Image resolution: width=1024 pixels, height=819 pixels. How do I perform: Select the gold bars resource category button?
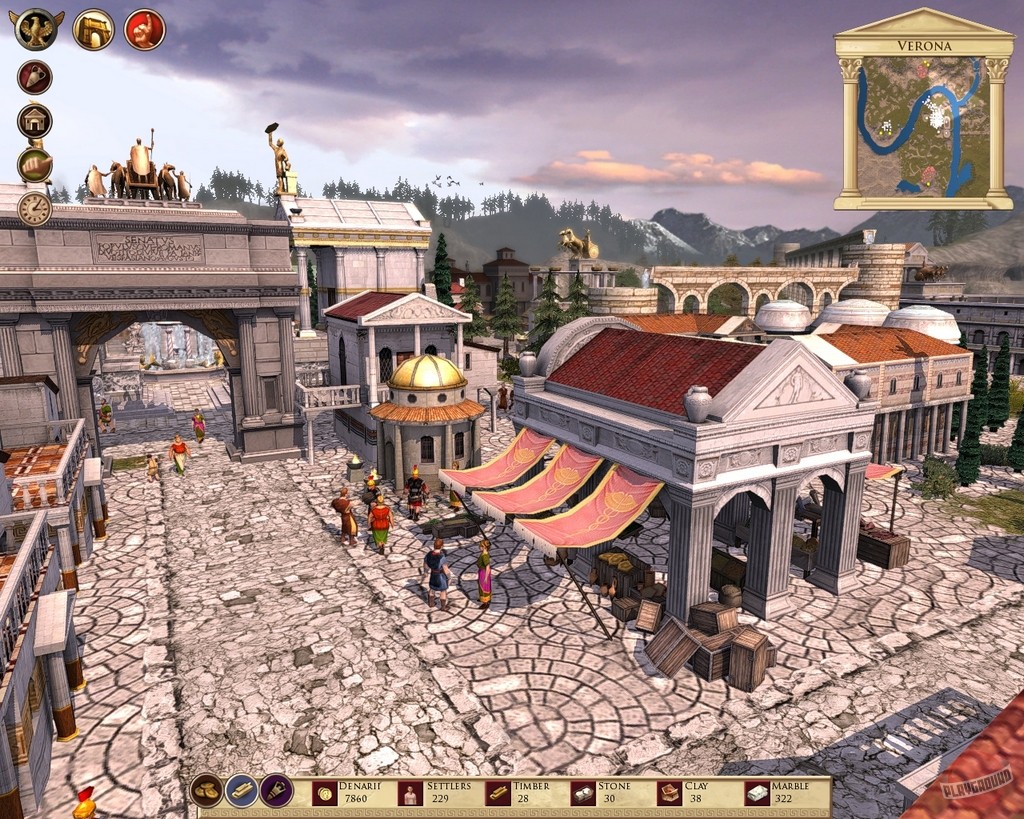tap(242, 791)
